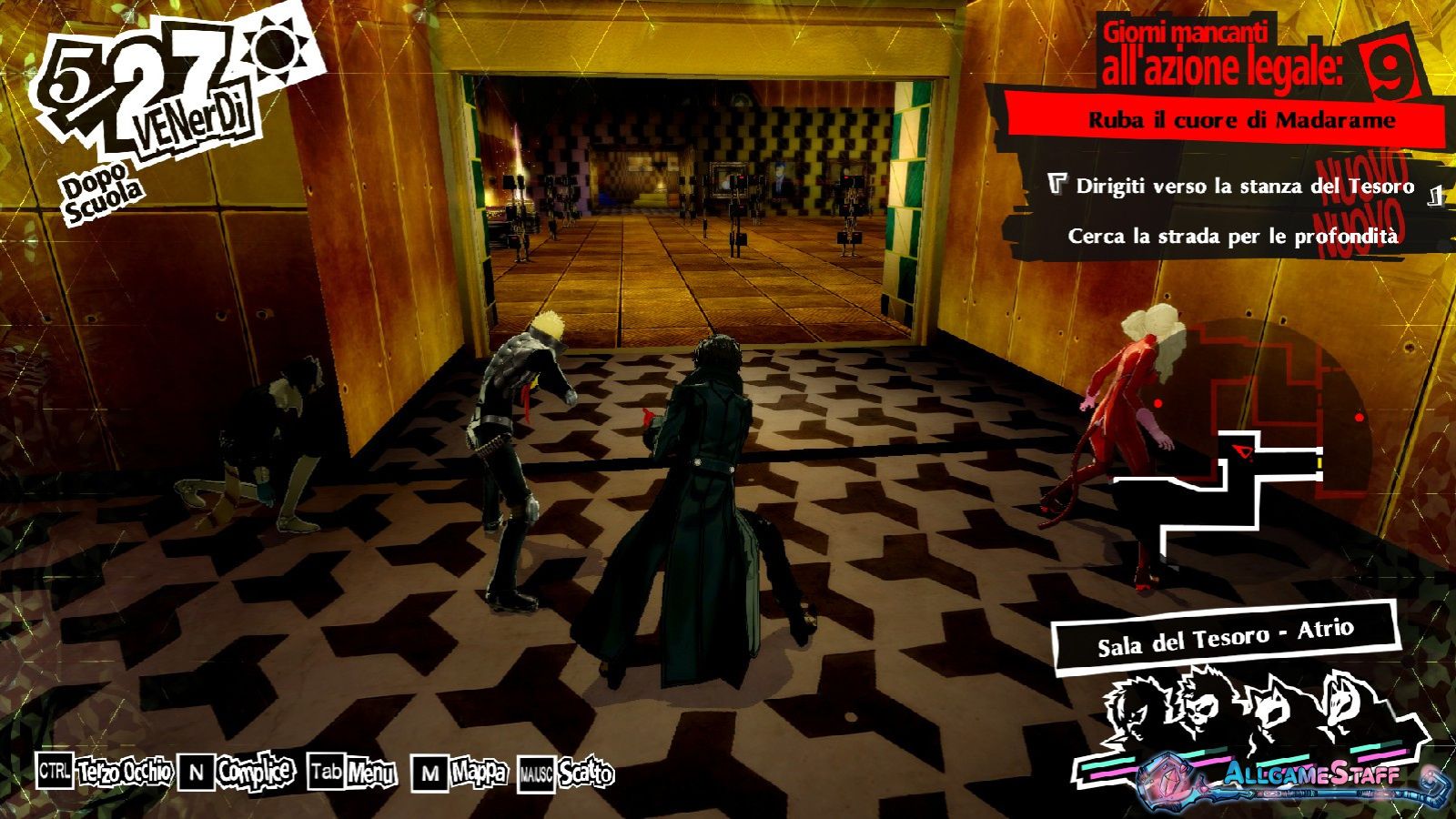1456x819 pixels.
Task: Select the 'Ruba il cuore di Madarame' mission banner
Action: click(1240, 119)
